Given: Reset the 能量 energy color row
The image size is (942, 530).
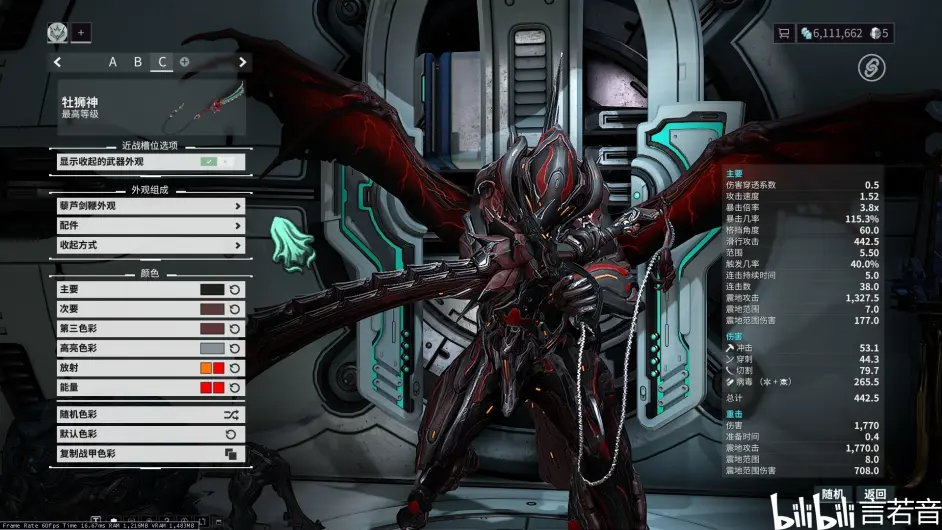Looking at the screenshot, I should tap(234, 387).
